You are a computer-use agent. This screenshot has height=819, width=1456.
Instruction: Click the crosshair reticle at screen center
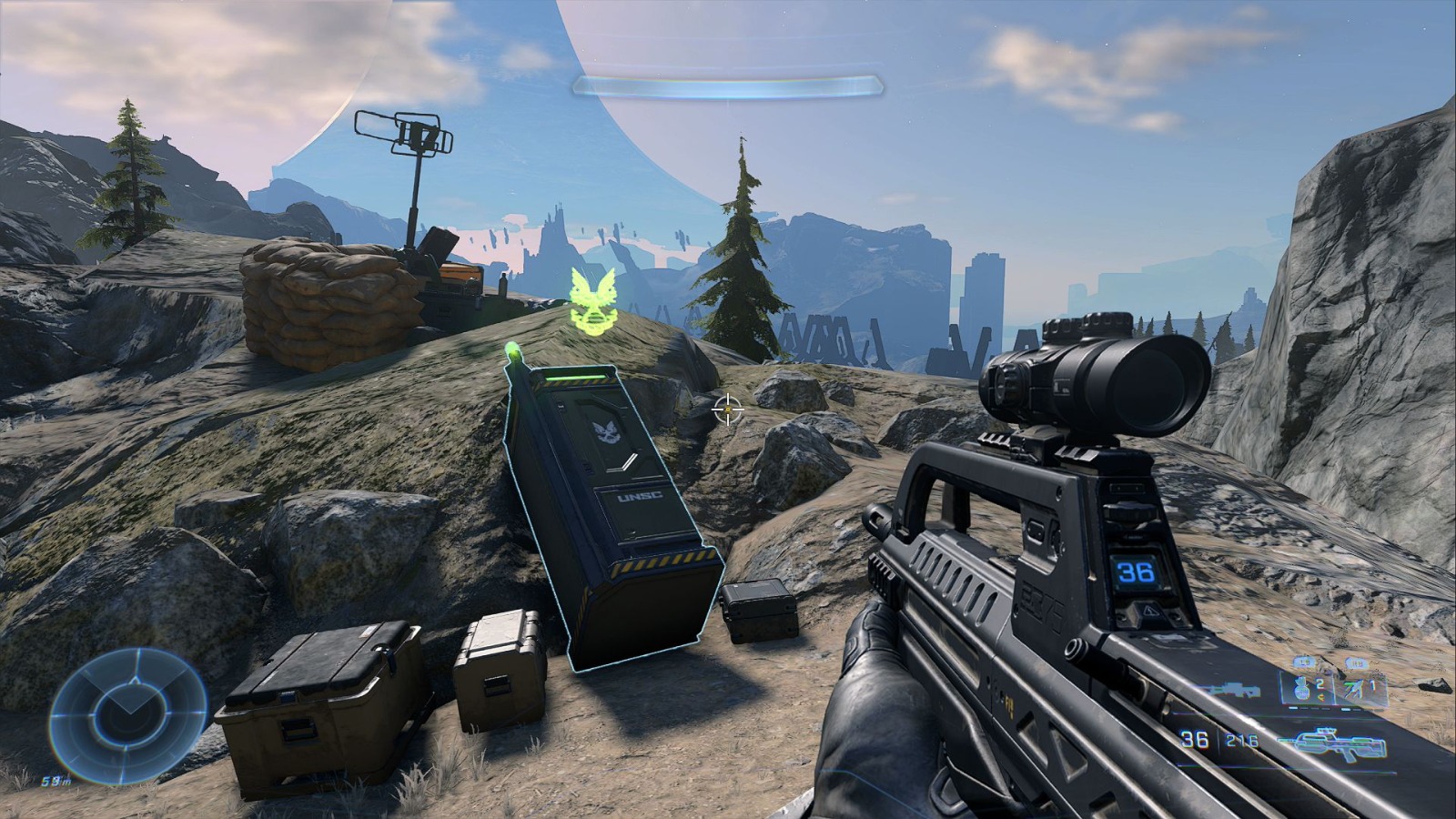coord(727,409)
